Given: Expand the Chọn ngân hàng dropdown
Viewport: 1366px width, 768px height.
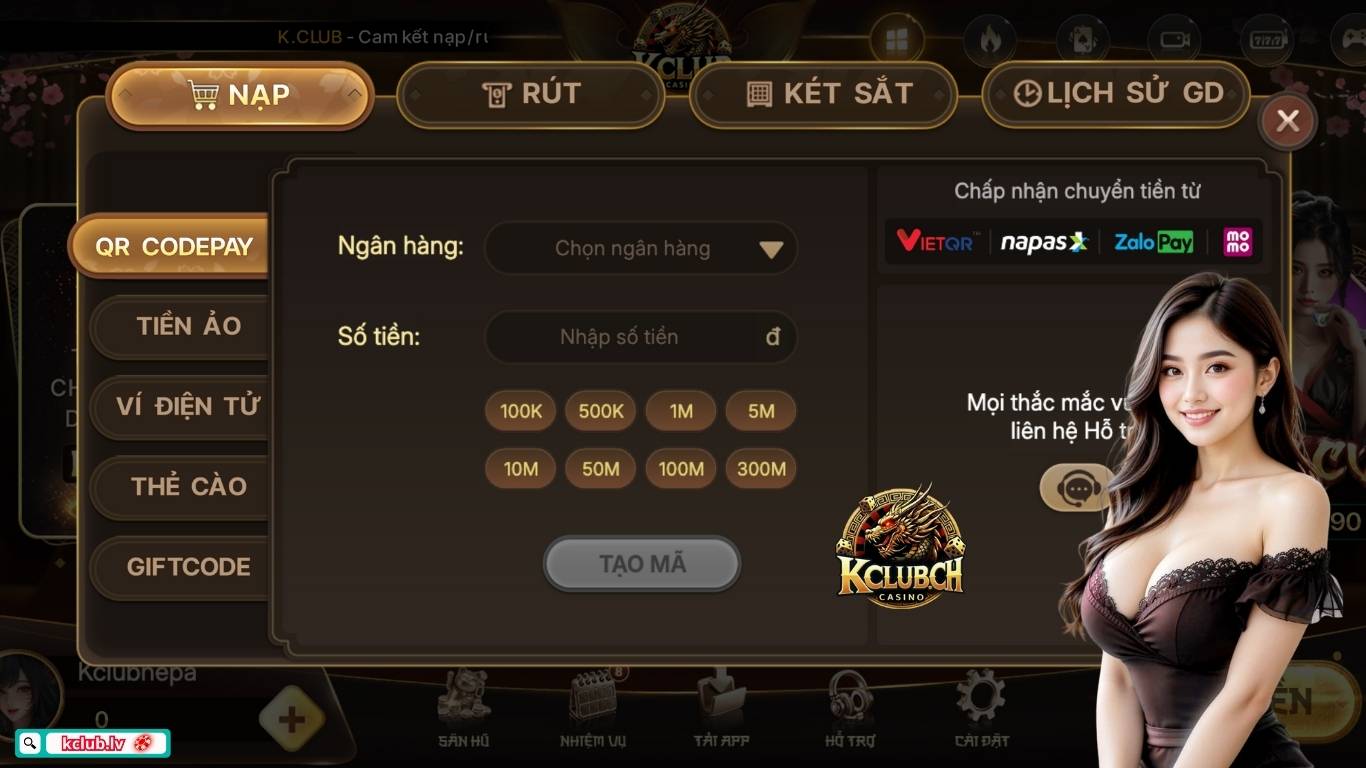Looking at the screenshot, I should (x=640, y=248).
